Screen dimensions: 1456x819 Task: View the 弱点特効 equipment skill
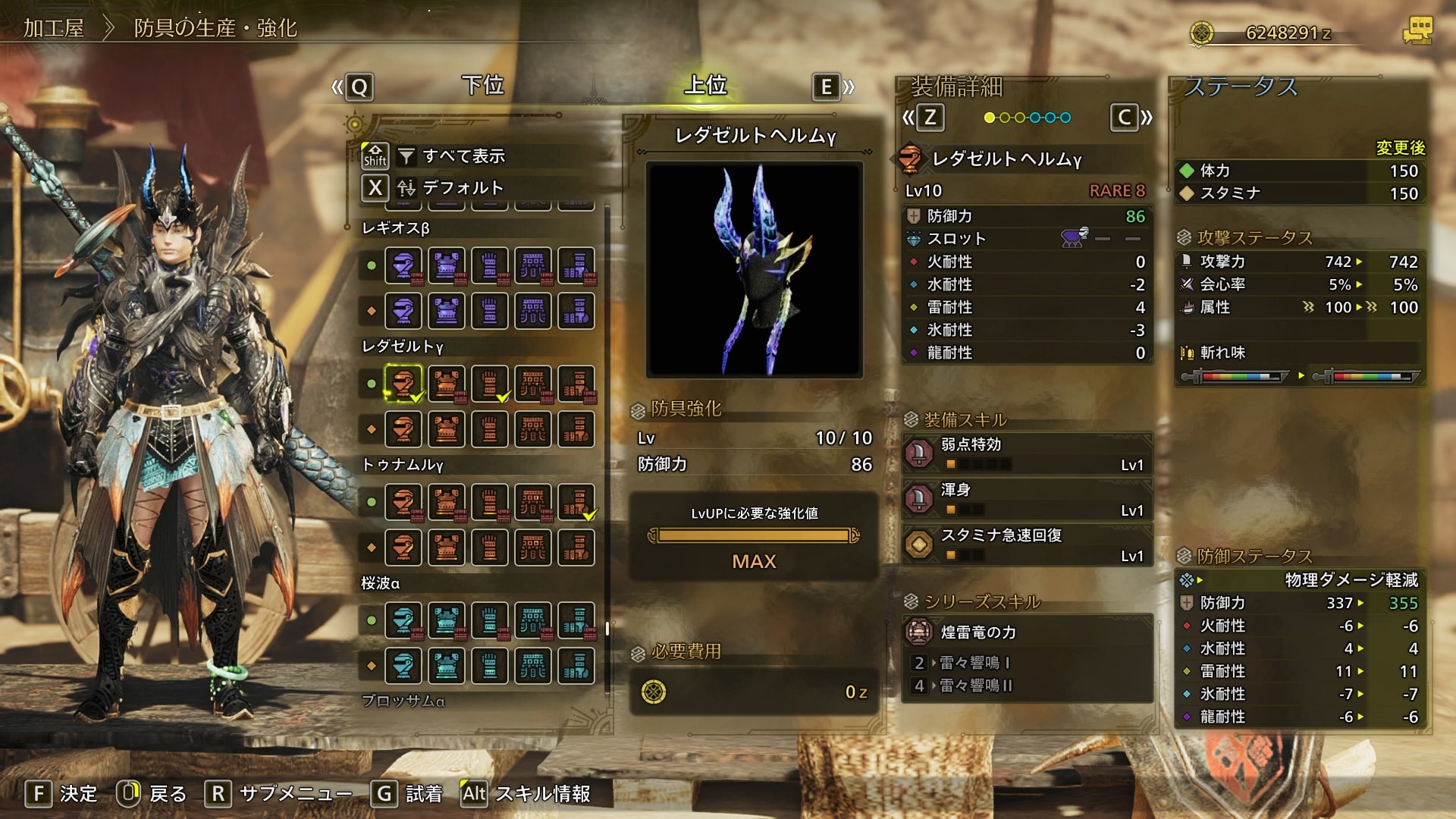pyautogui.click(x=1027, y=453)
